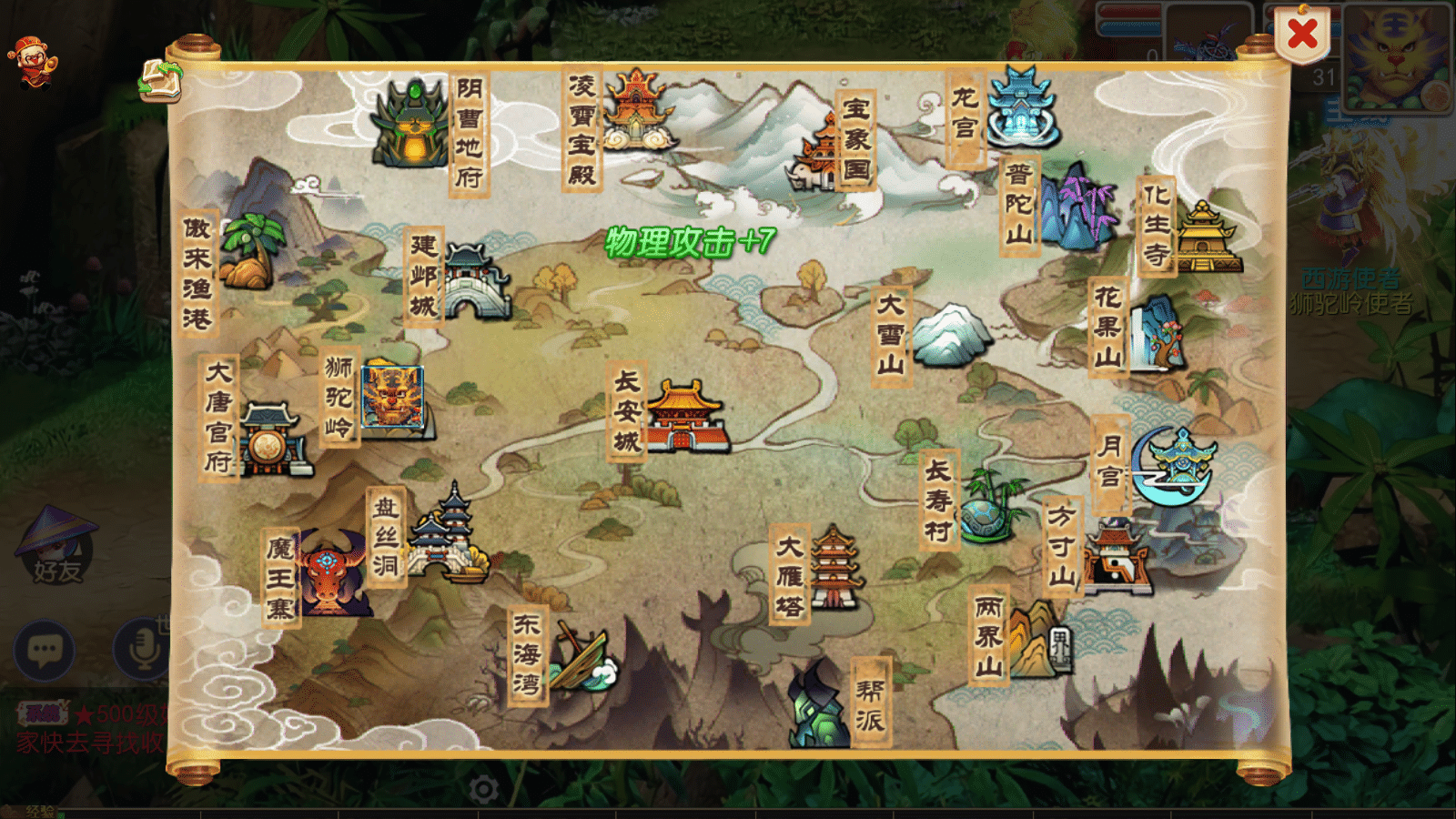Choose 大唐官府 on the map

[x=271, y=440]
